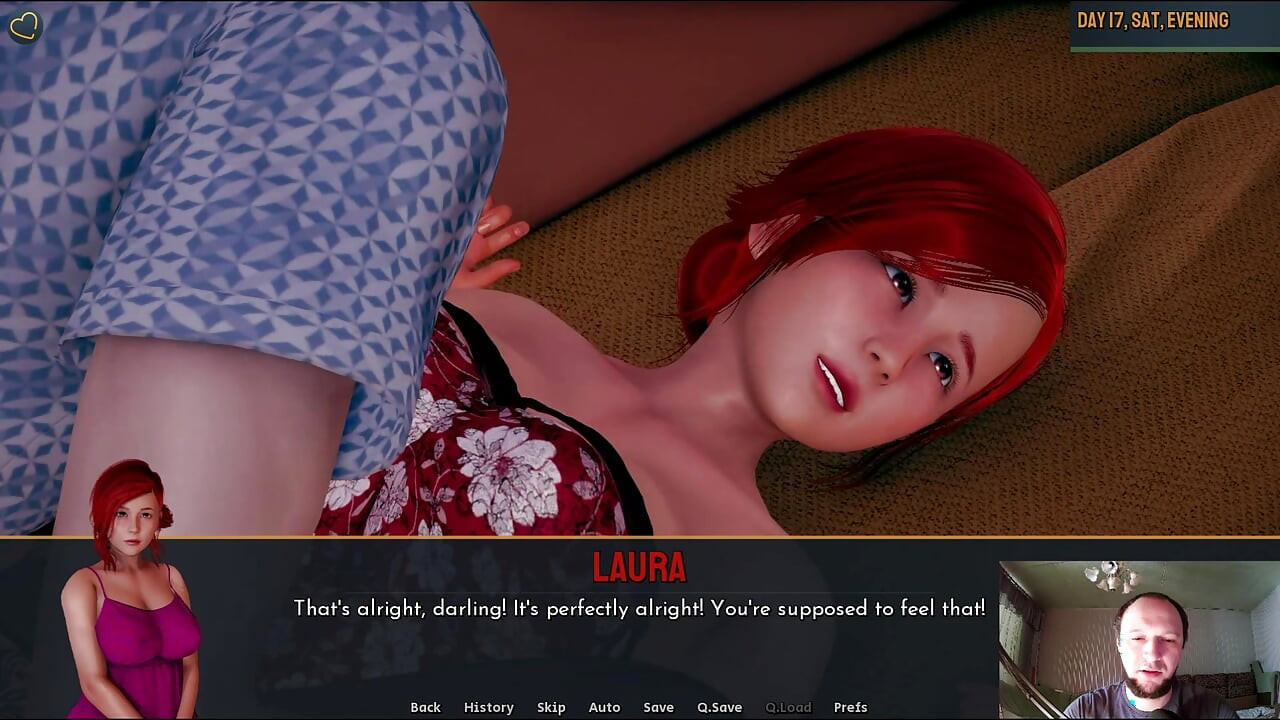This screenshot has width=1280, height=720.
Task: Open the dialogue History log
Action: (x=488, y=707)
